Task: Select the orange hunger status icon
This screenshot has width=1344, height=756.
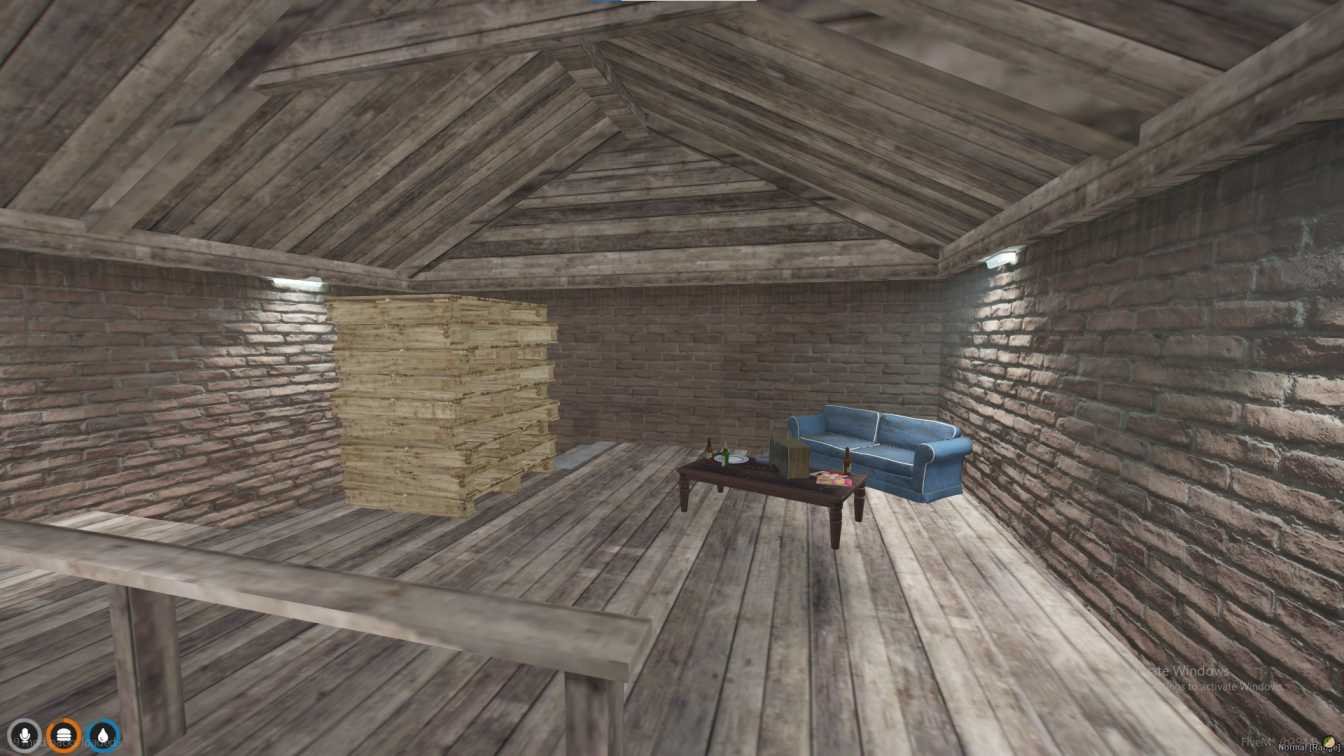Action: [x=63, y=735]
